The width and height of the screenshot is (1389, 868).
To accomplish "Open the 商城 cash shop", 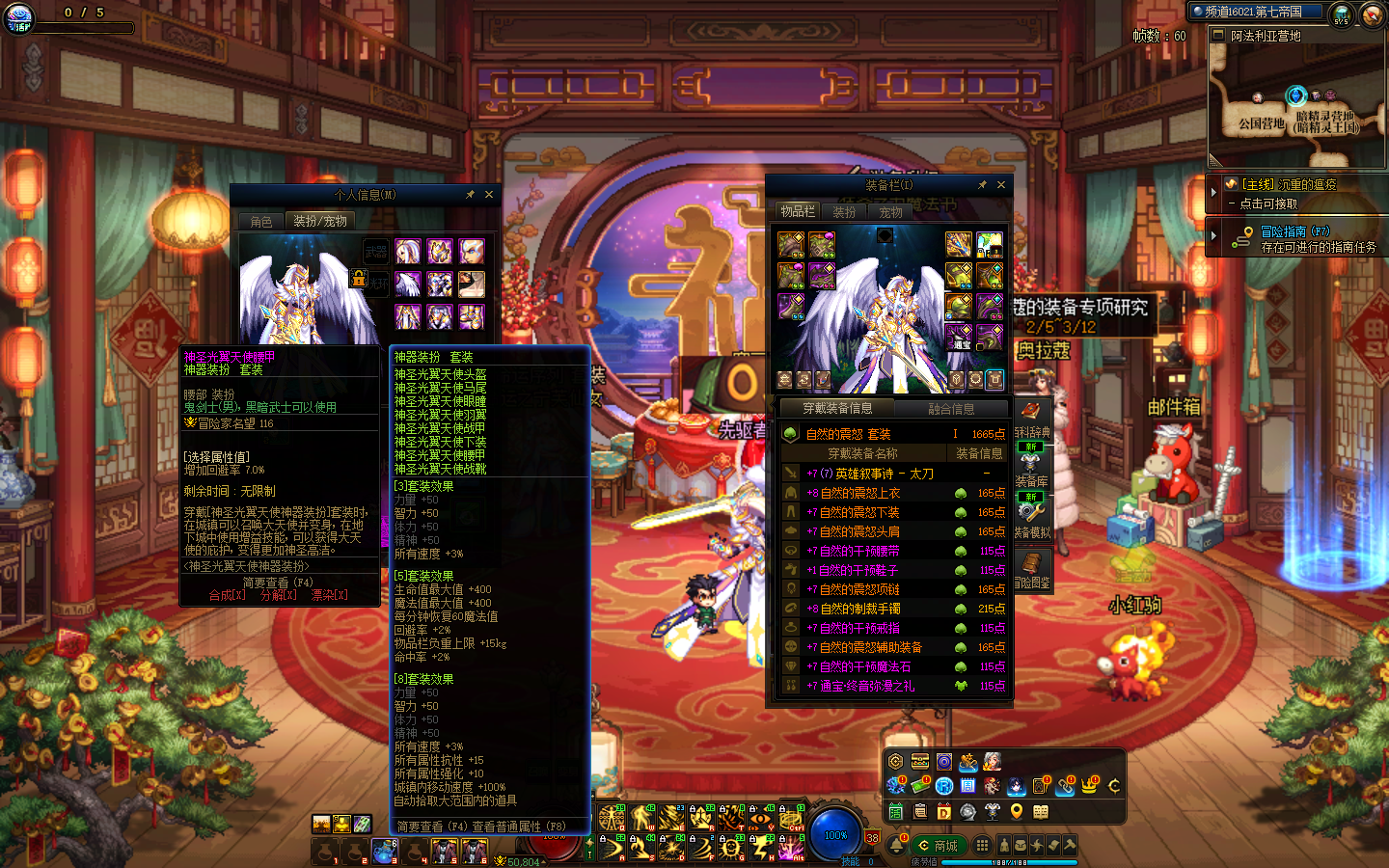I will pyautogui.click(x=937, y=846).
